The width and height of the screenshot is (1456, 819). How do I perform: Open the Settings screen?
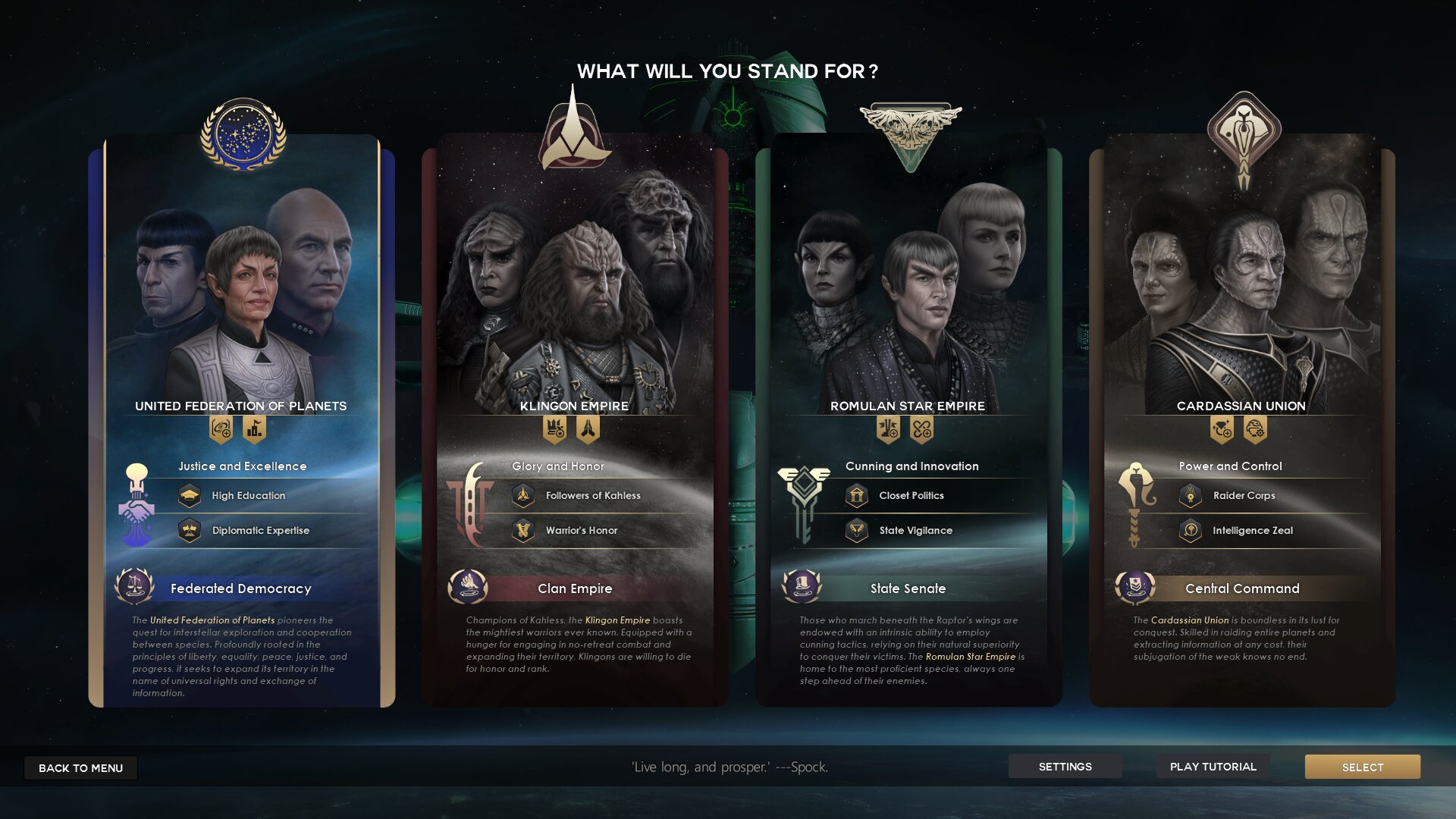coord(1065,767)
